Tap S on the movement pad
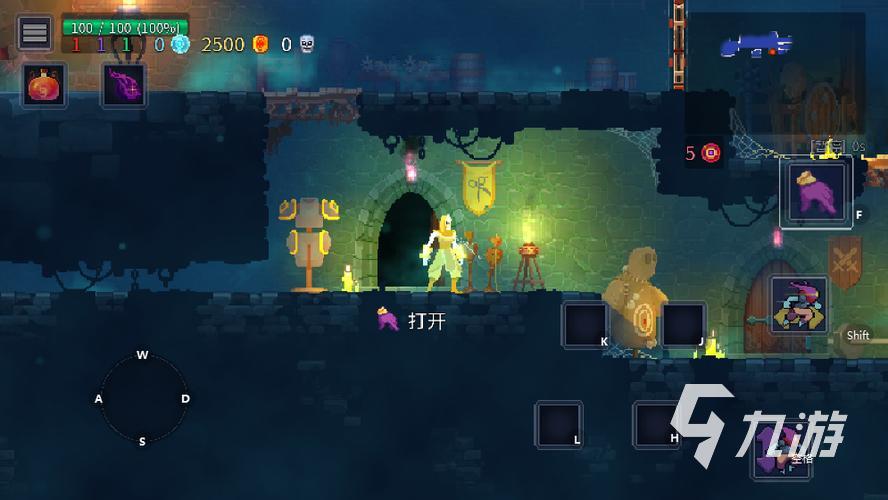This screenshot has height=500, width=888. [x=142, y=441]
